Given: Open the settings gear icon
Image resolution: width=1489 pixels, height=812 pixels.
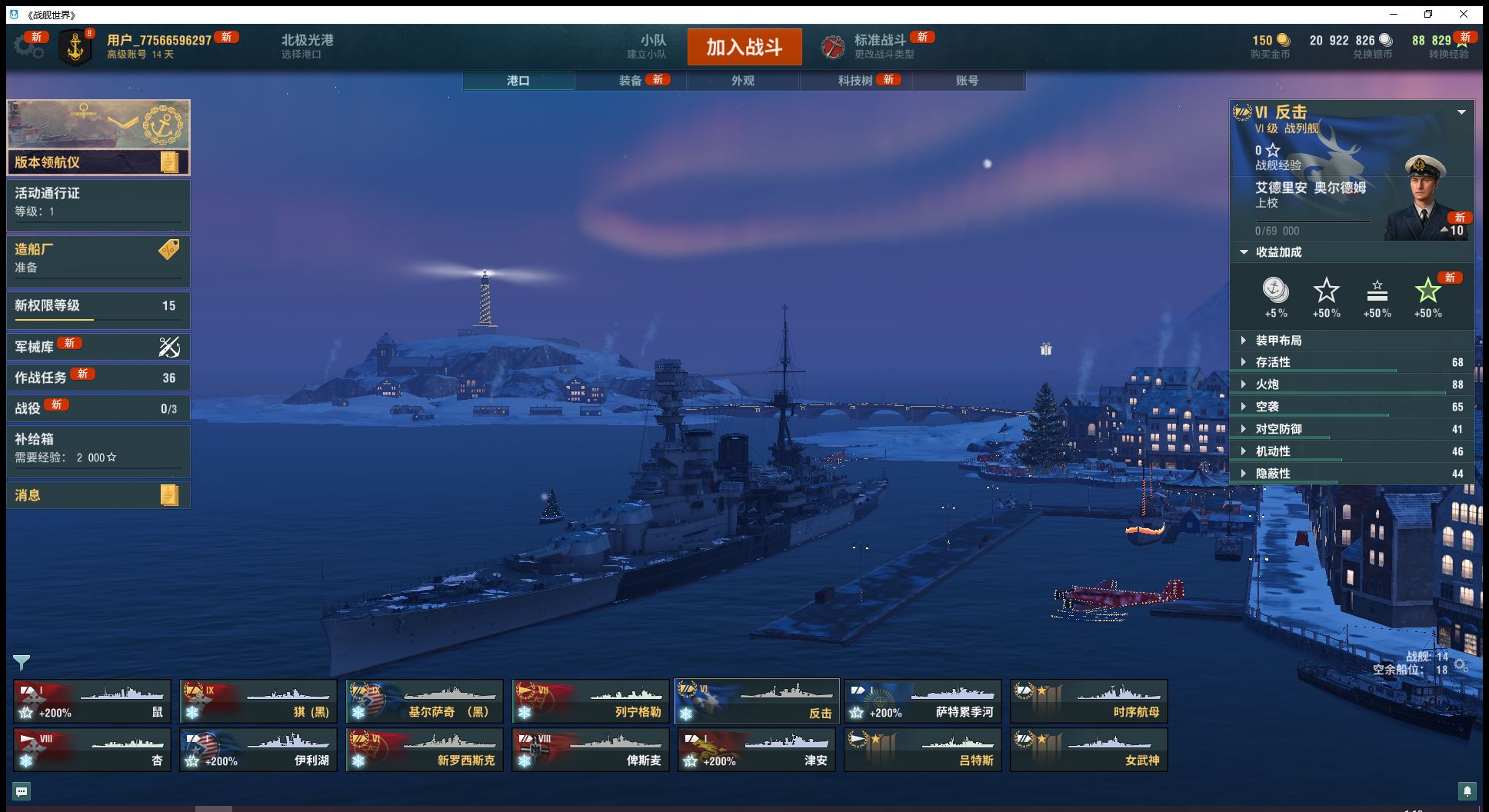Looking at the screenshot, I should click(28, 47).
